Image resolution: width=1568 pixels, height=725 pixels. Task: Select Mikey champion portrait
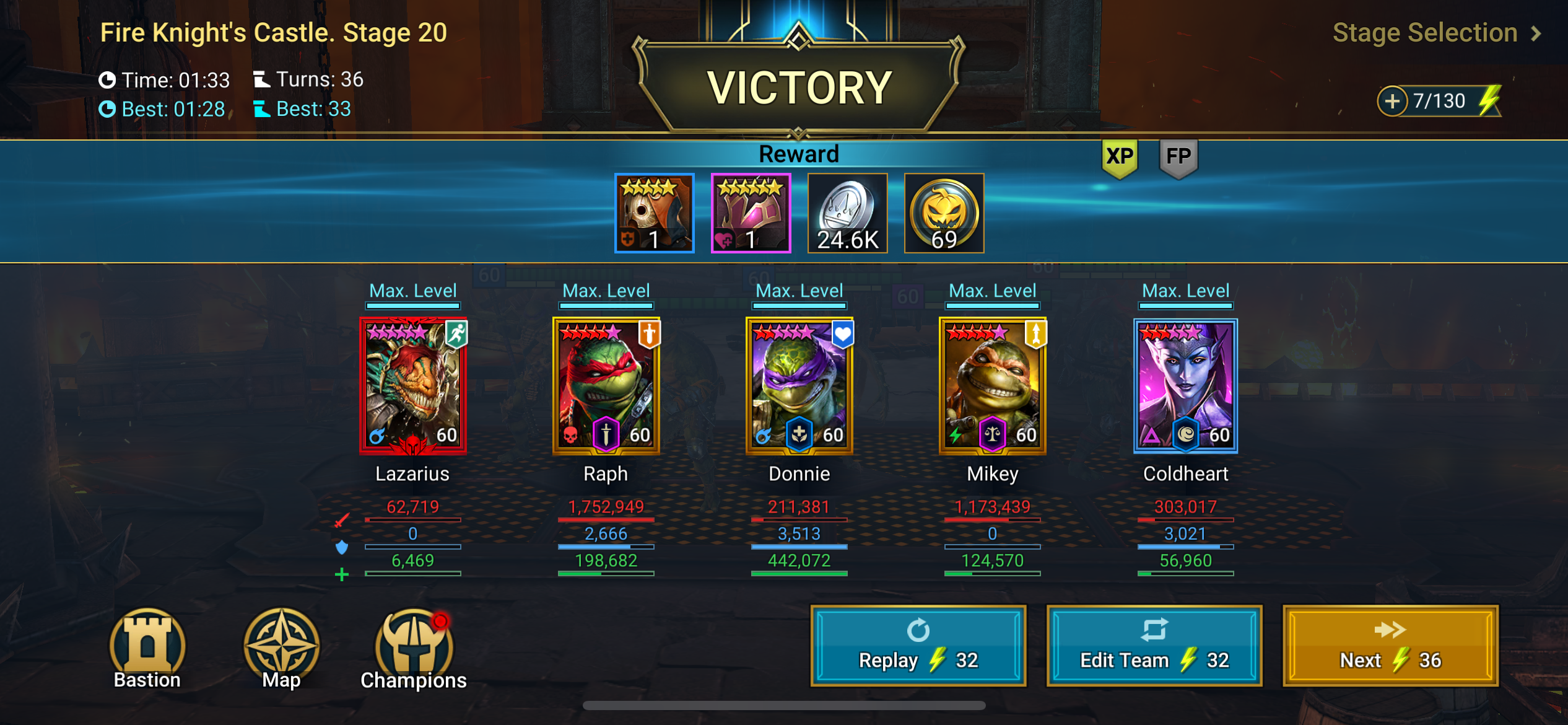point(993,385)
